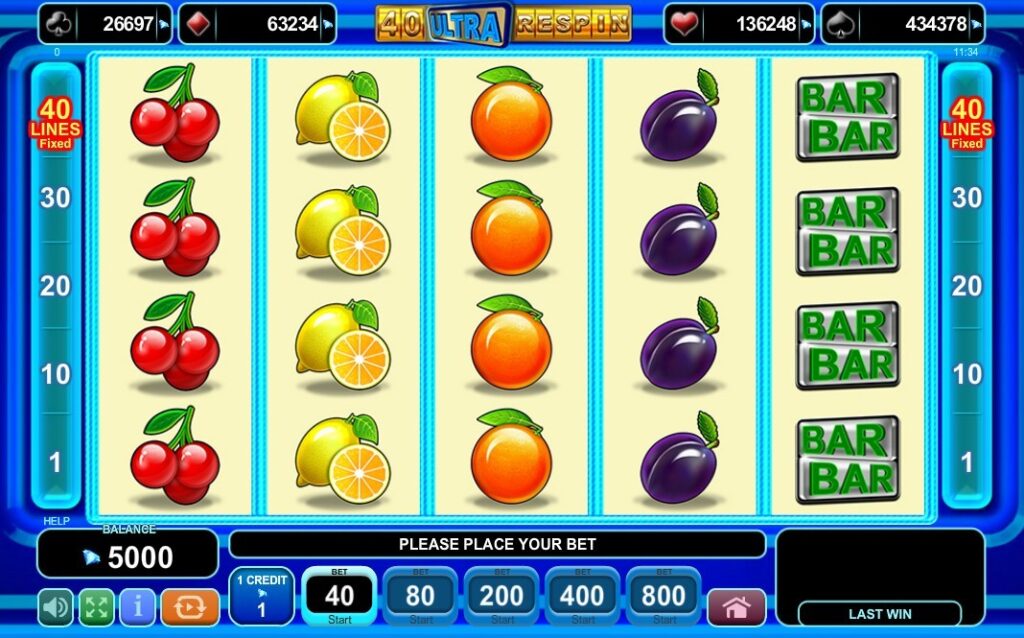Return to lobby with the home button
1024x638 pixels.
point(737,607)
